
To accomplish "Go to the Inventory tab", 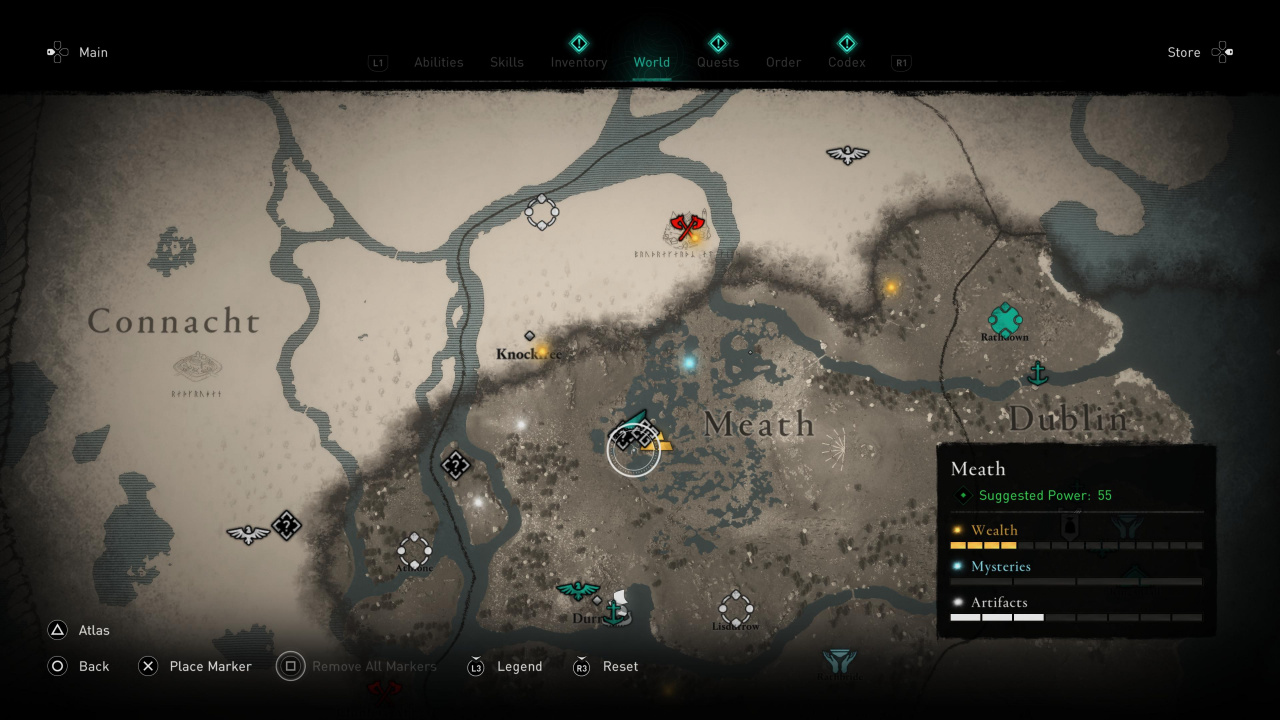I will 579,62.
